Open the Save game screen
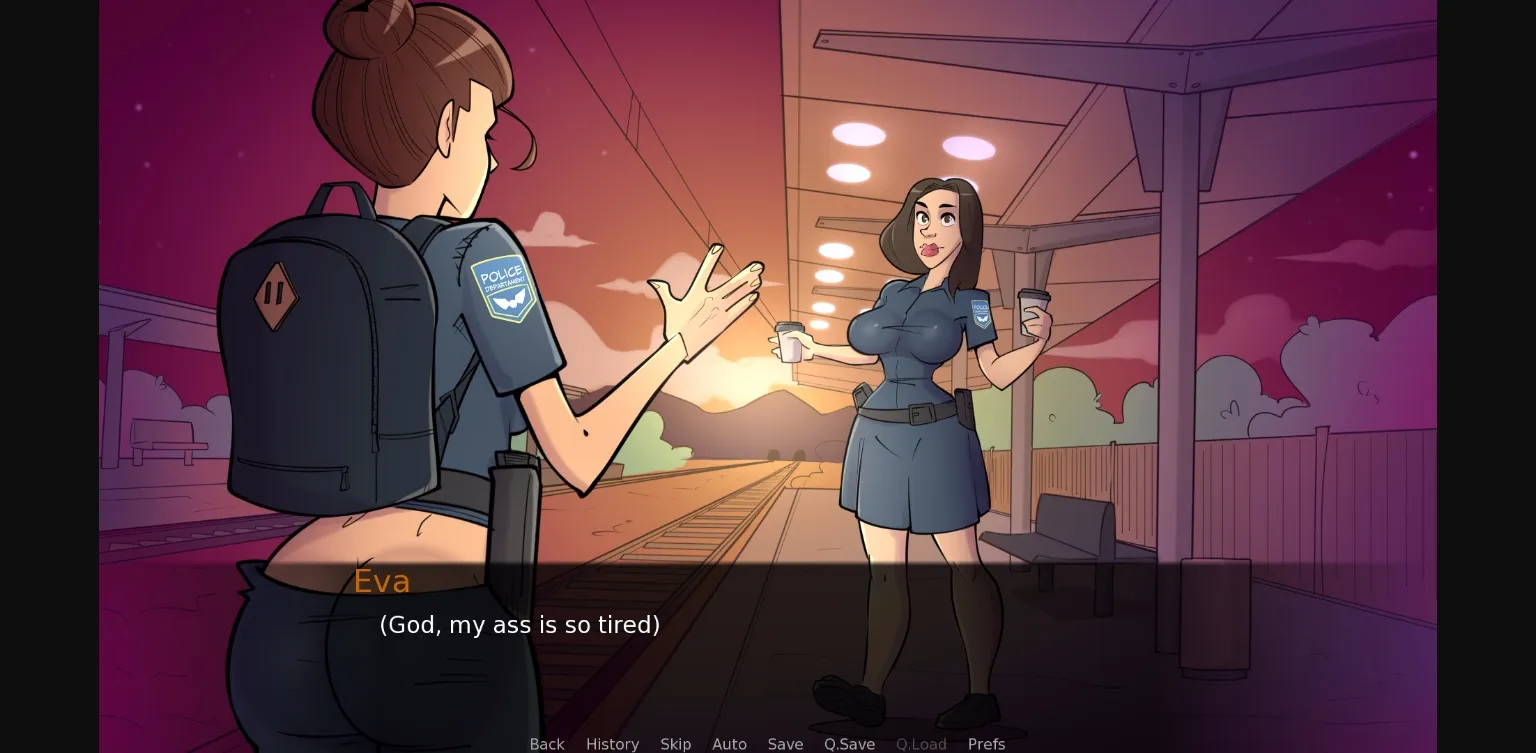The width and height of the screenshot is (1536, 753). (785, 744)
